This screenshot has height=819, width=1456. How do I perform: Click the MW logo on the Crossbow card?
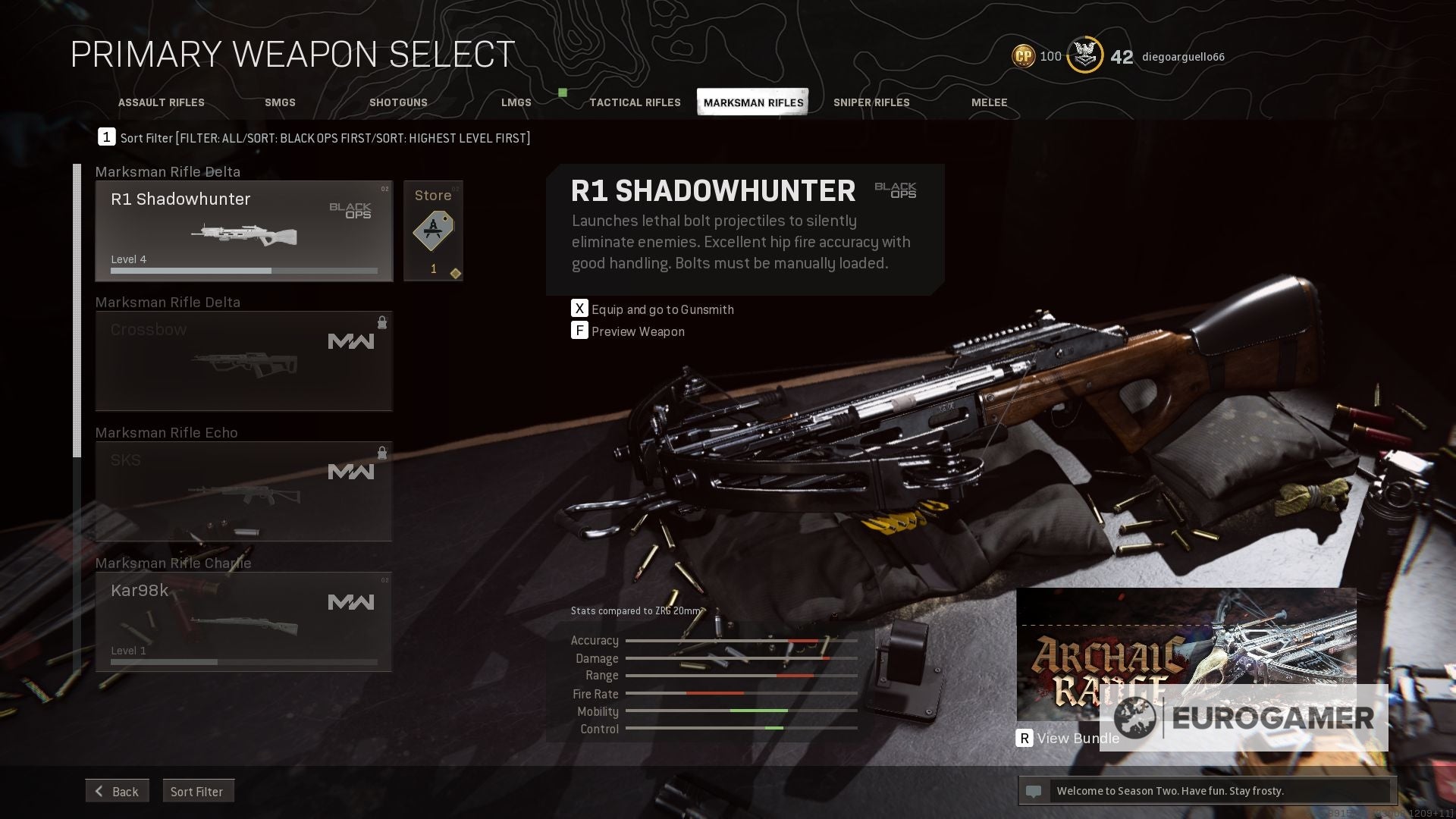tap(351, 341)
